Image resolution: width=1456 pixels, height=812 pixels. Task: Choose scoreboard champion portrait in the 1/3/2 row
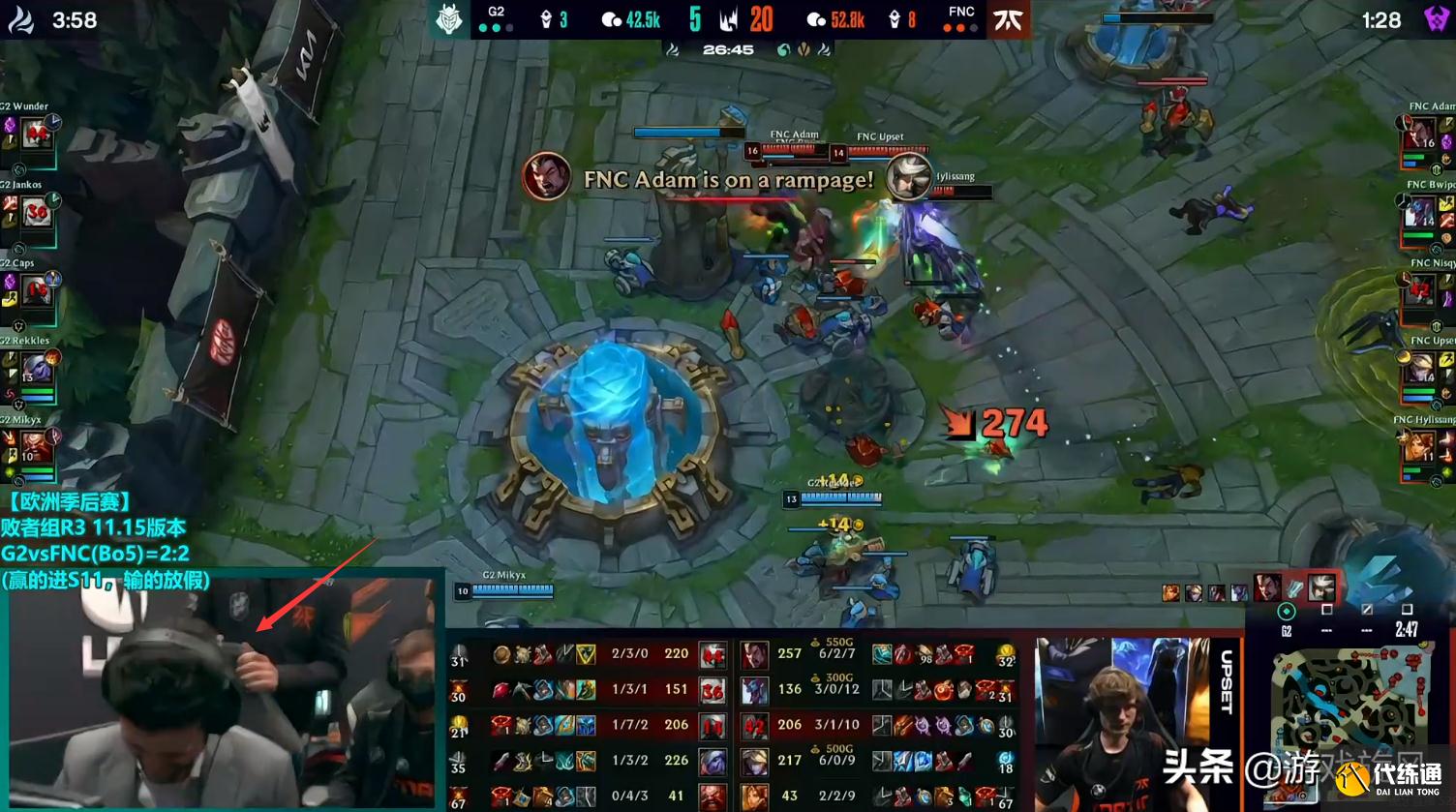tap(713, 762)
